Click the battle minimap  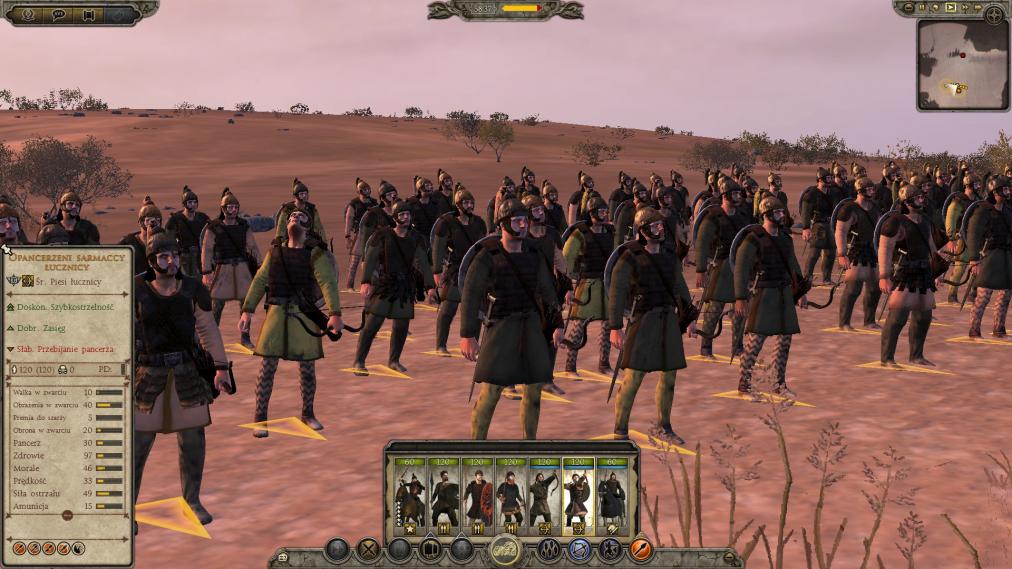(962, 64)
